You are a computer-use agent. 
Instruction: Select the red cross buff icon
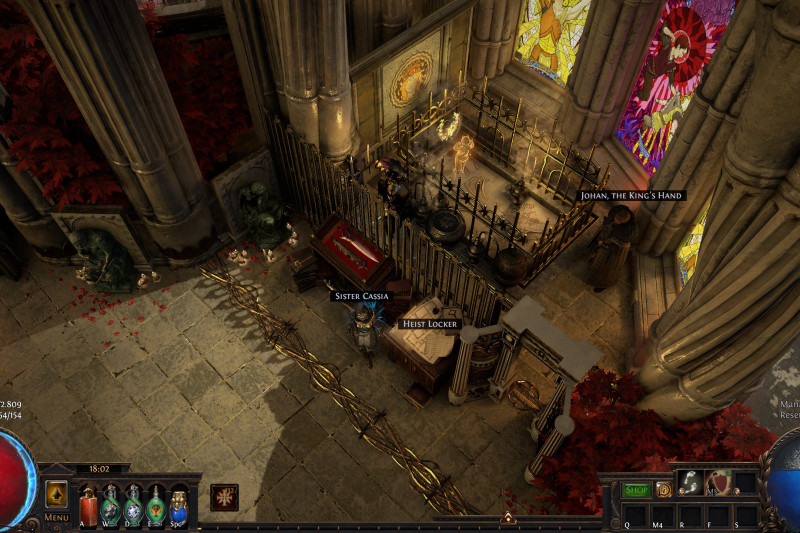point(224,497)
